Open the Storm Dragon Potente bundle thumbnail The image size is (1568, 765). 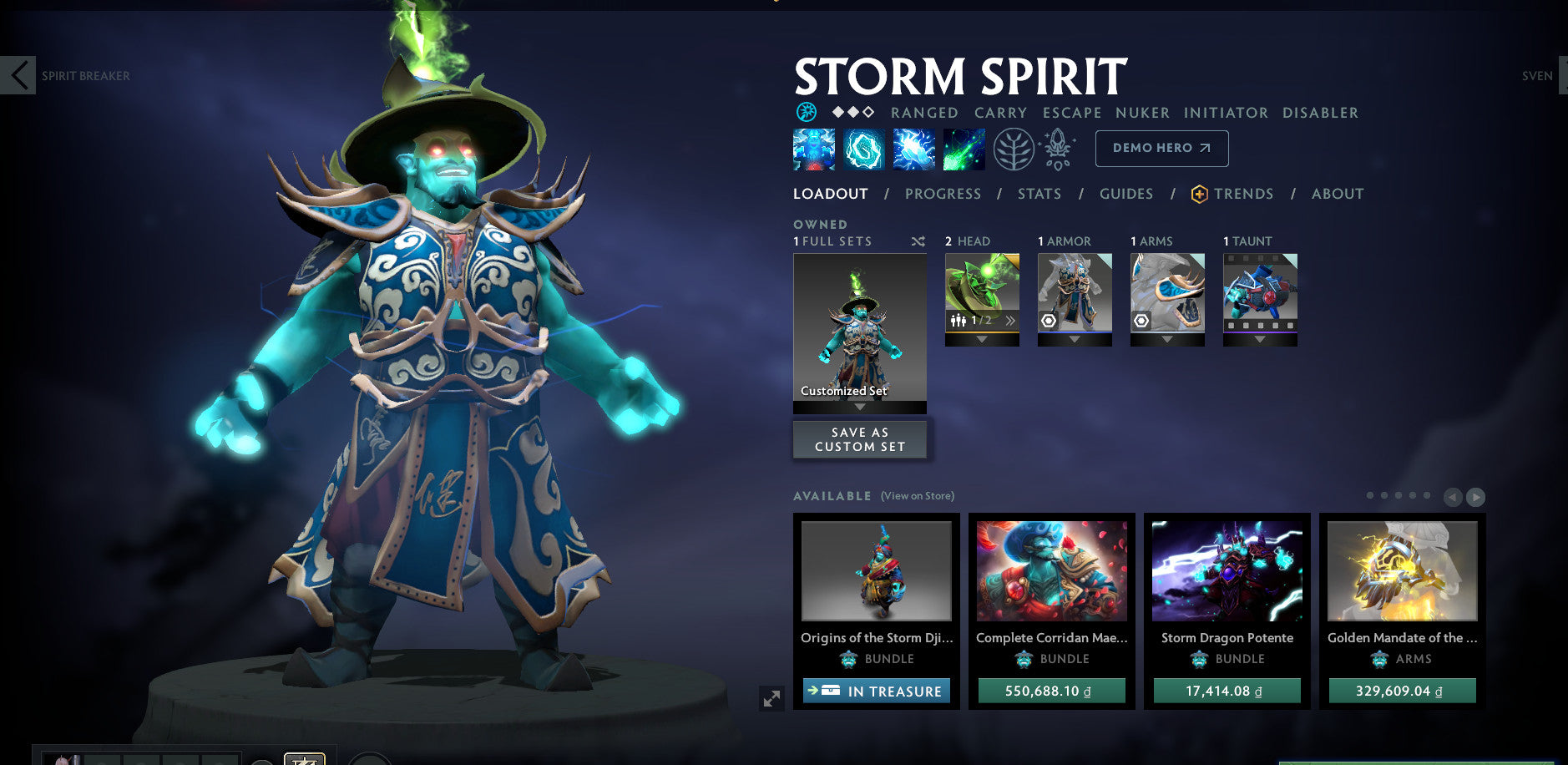click(x=1227, y=571)
